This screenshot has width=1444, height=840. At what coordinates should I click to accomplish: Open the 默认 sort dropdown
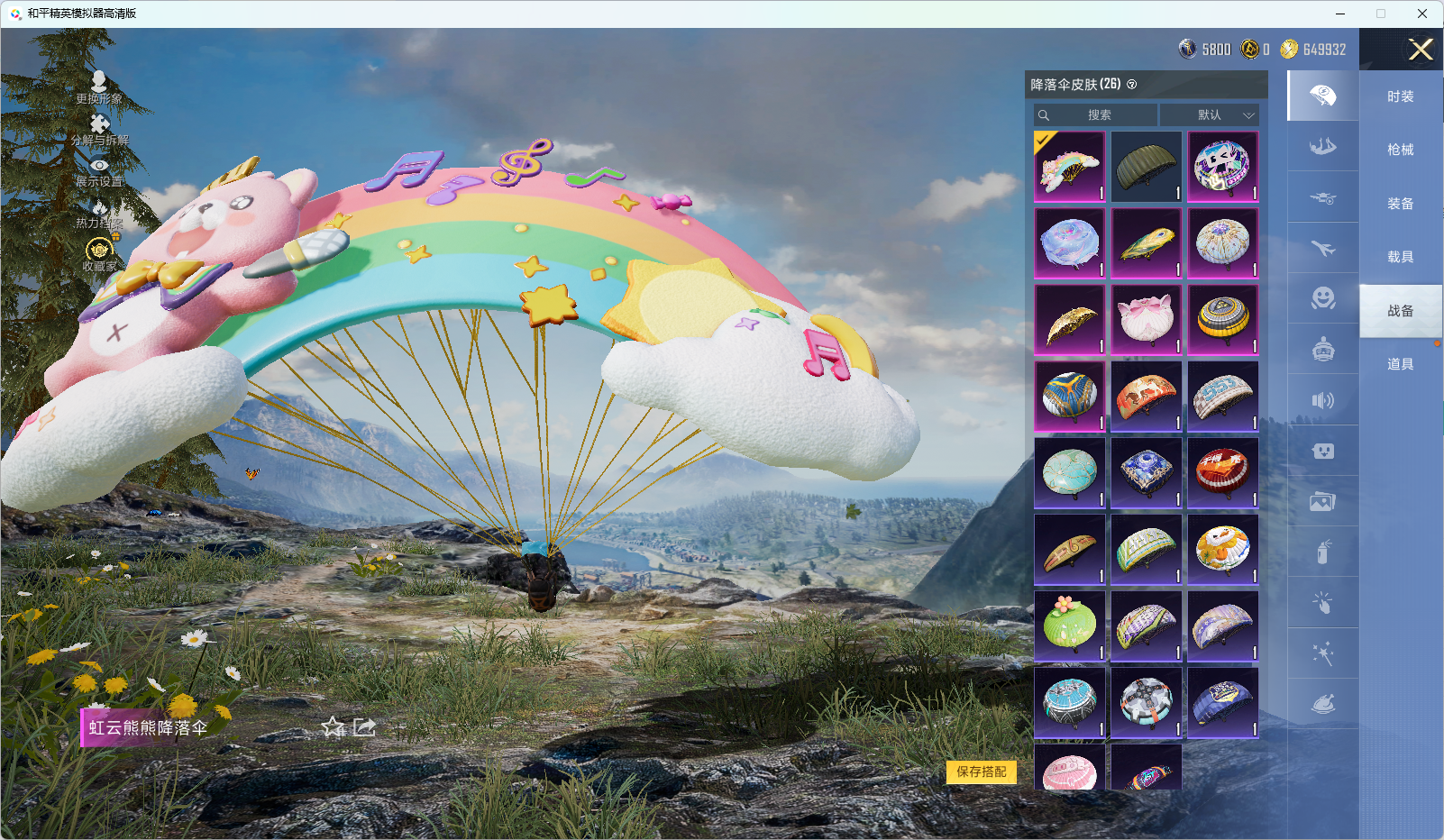tap(1209, 115)
